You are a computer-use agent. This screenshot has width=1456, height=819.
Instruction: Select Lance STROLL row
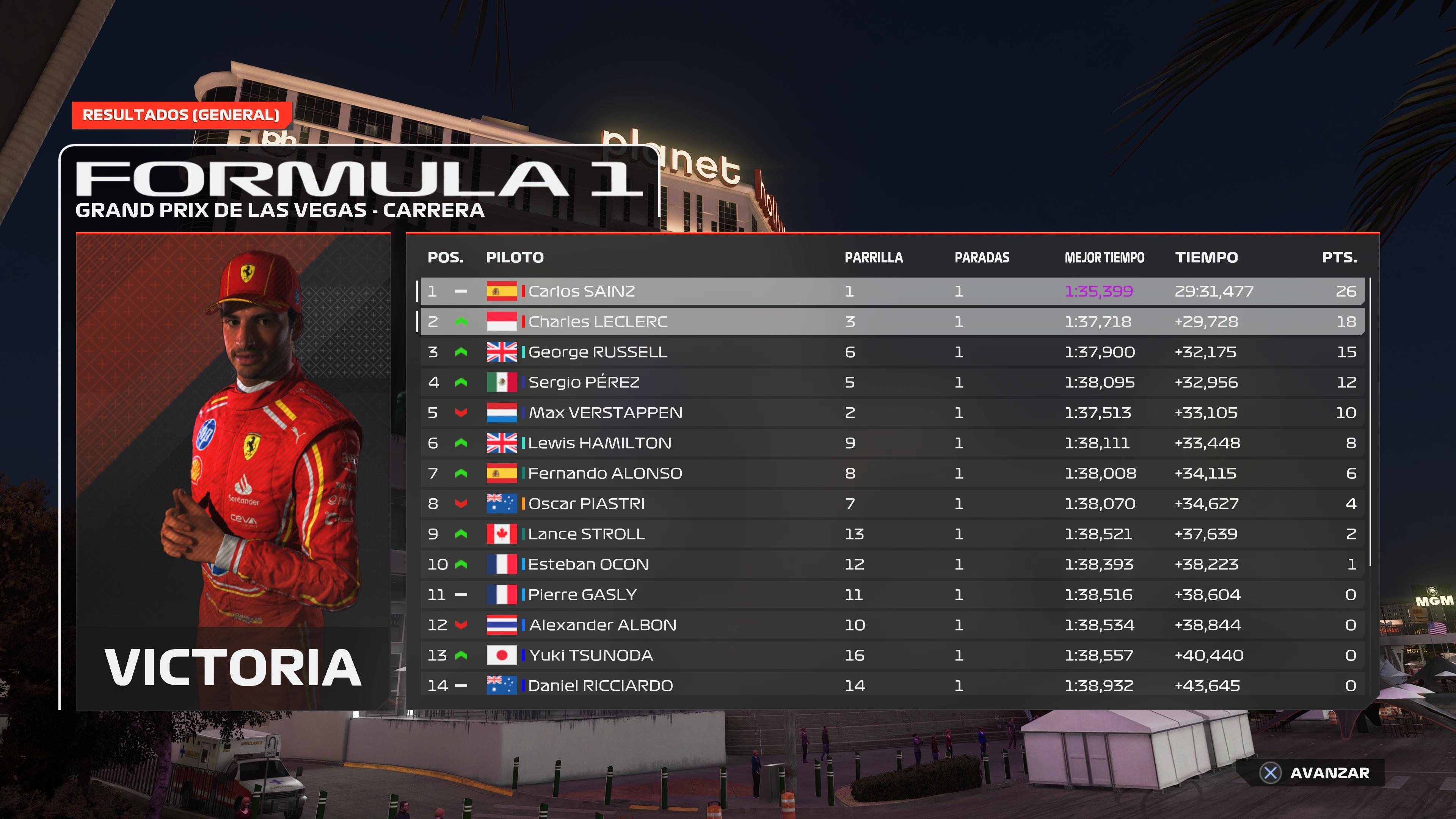coord(892,534)
